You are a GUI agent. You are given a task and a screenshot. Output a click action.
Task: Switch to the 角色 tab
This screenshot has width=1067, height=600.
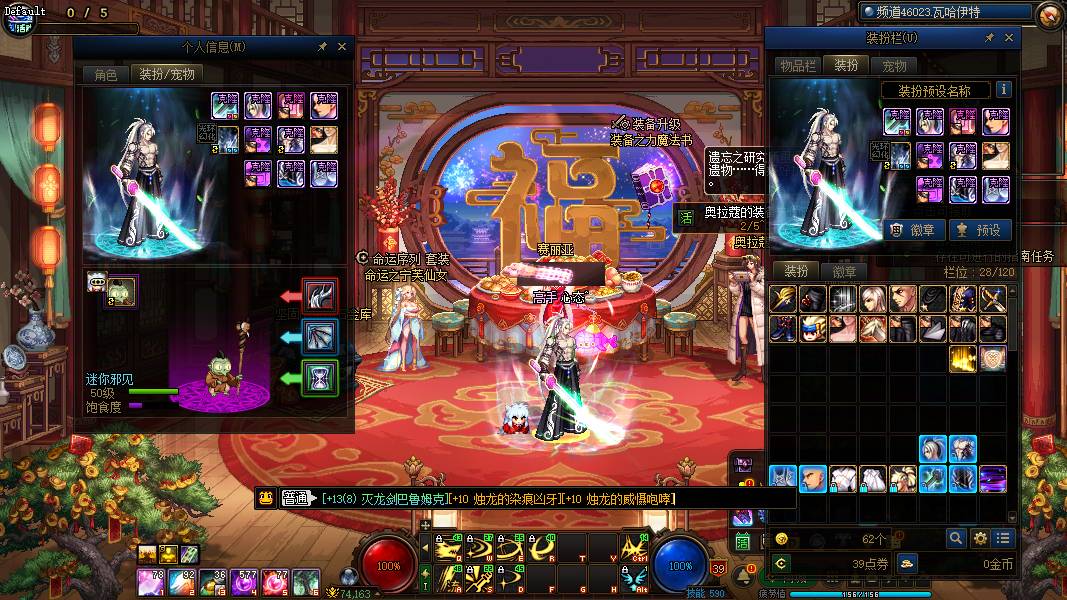105,74
